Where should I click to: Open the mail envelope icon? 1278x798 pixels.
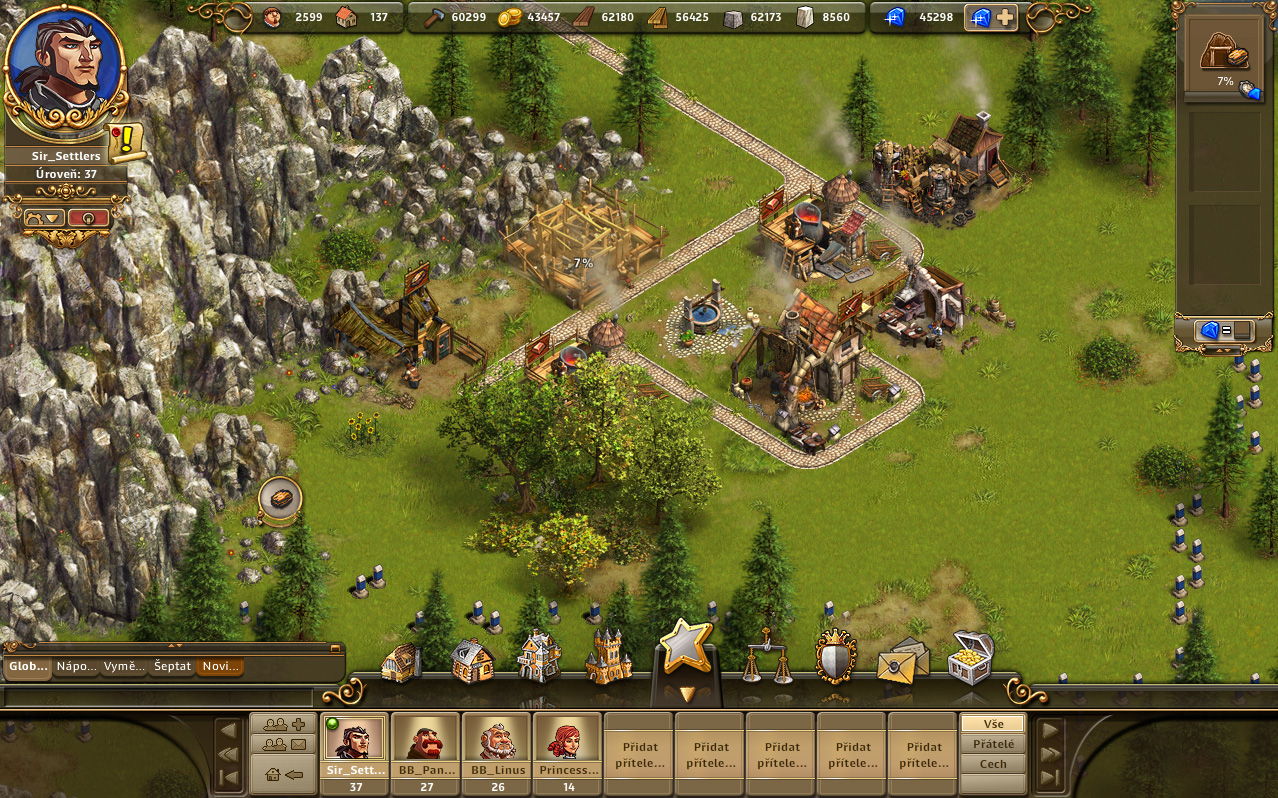(x=903, y=659)
